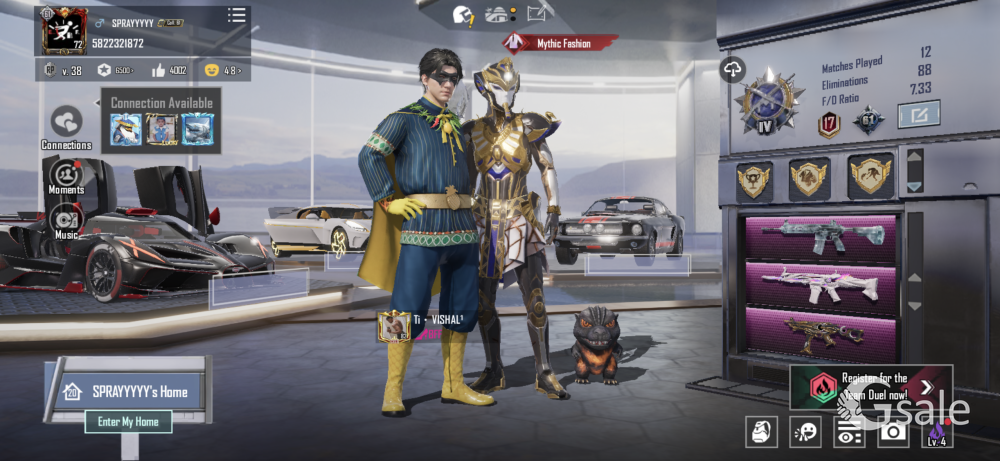Image resolution: width=1000 pixels, height=461 pixels.
Task: Show the emote face icon menu
Action: [x=805, y=431]
